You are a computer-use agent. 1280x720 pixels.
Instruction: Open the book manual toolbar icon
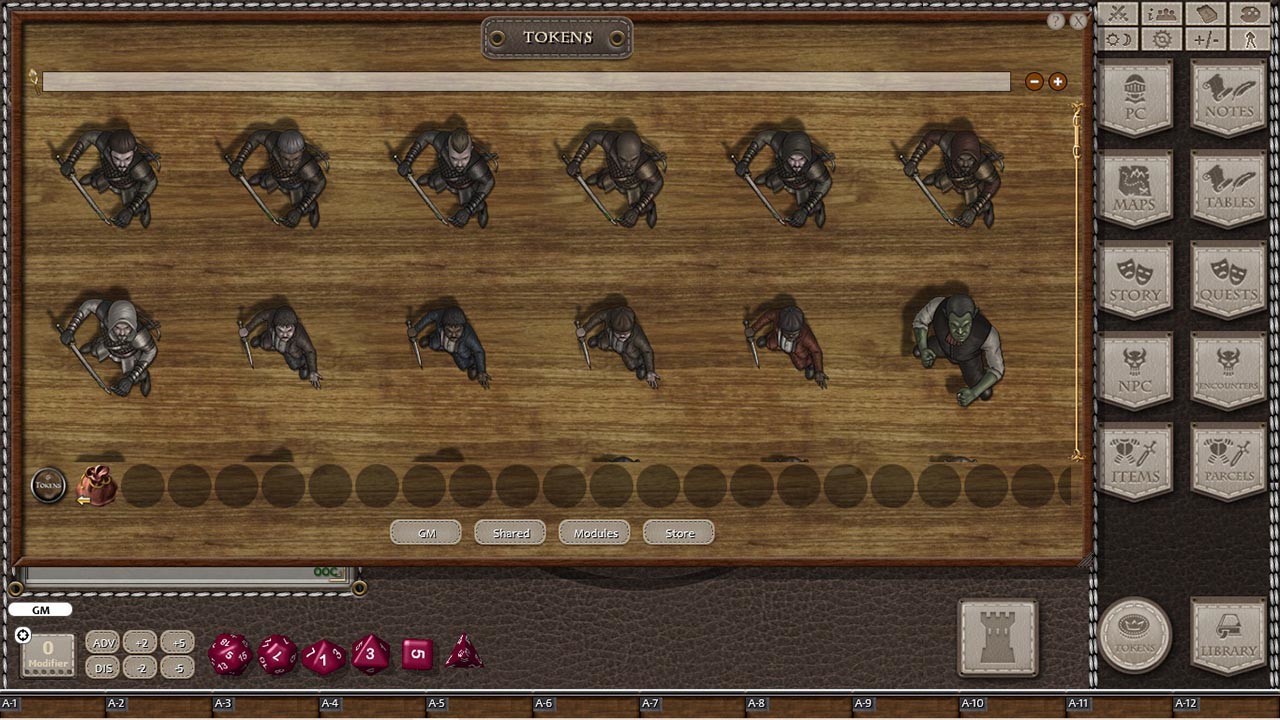(x=1206, y=13)
